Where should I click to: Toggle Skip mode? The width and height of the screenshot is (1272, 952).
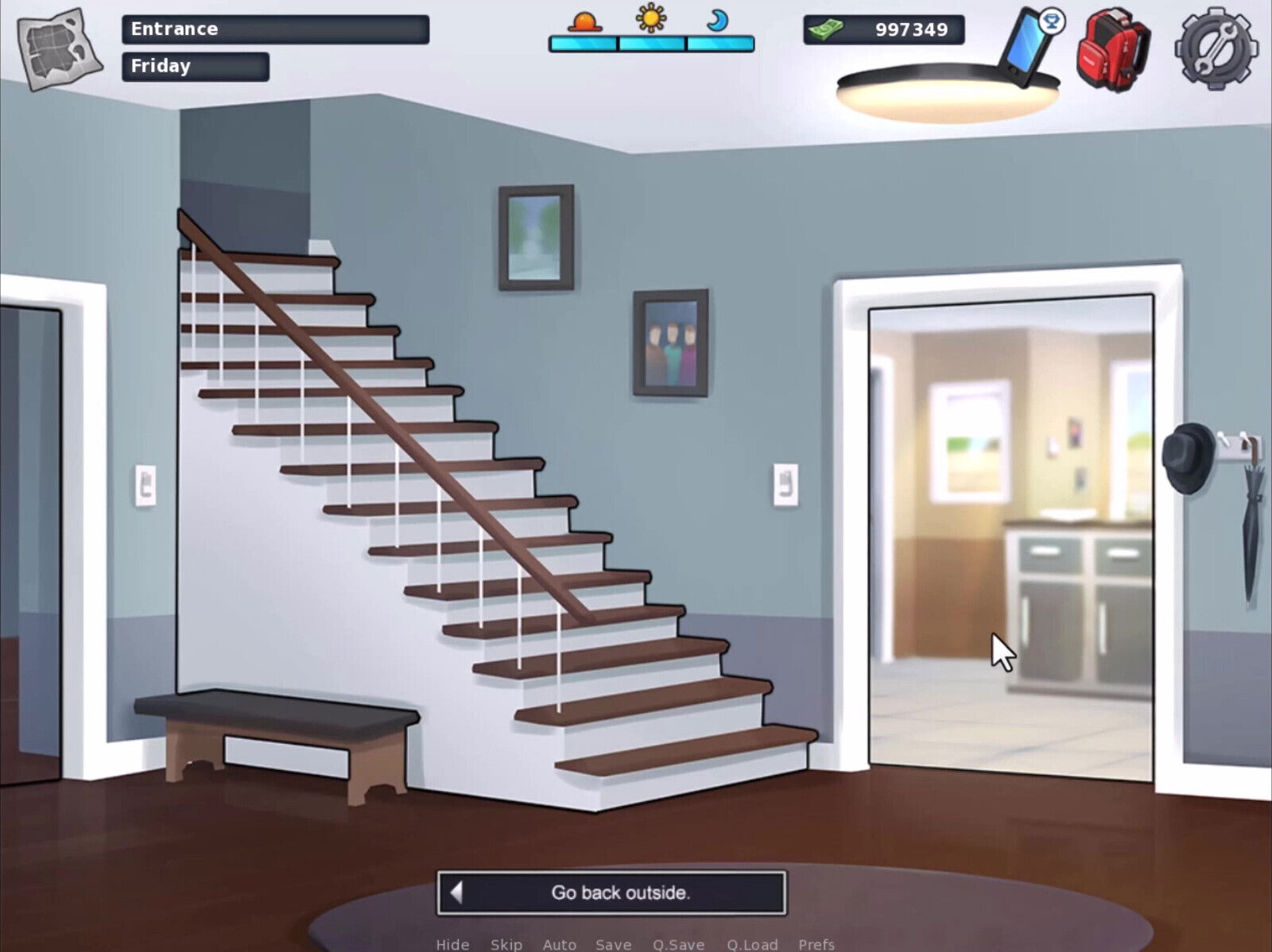tap(506, 945)
